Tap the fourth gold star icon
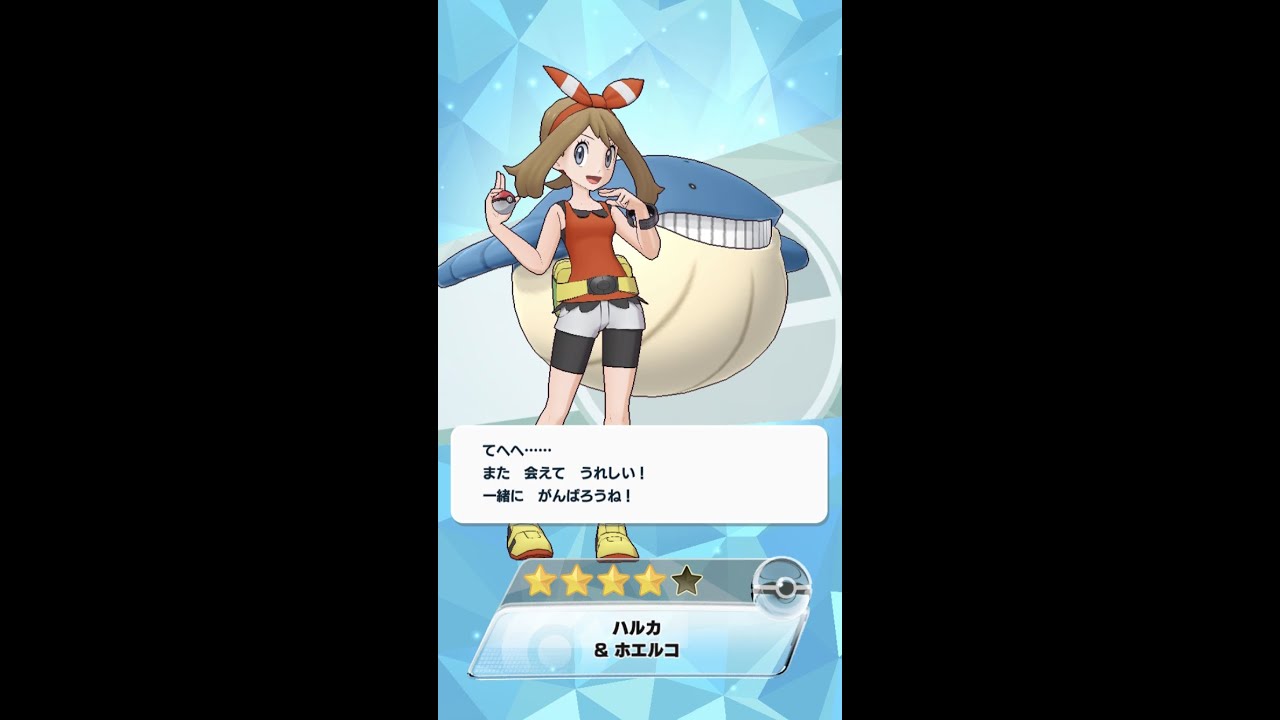 tap(648, 580)
